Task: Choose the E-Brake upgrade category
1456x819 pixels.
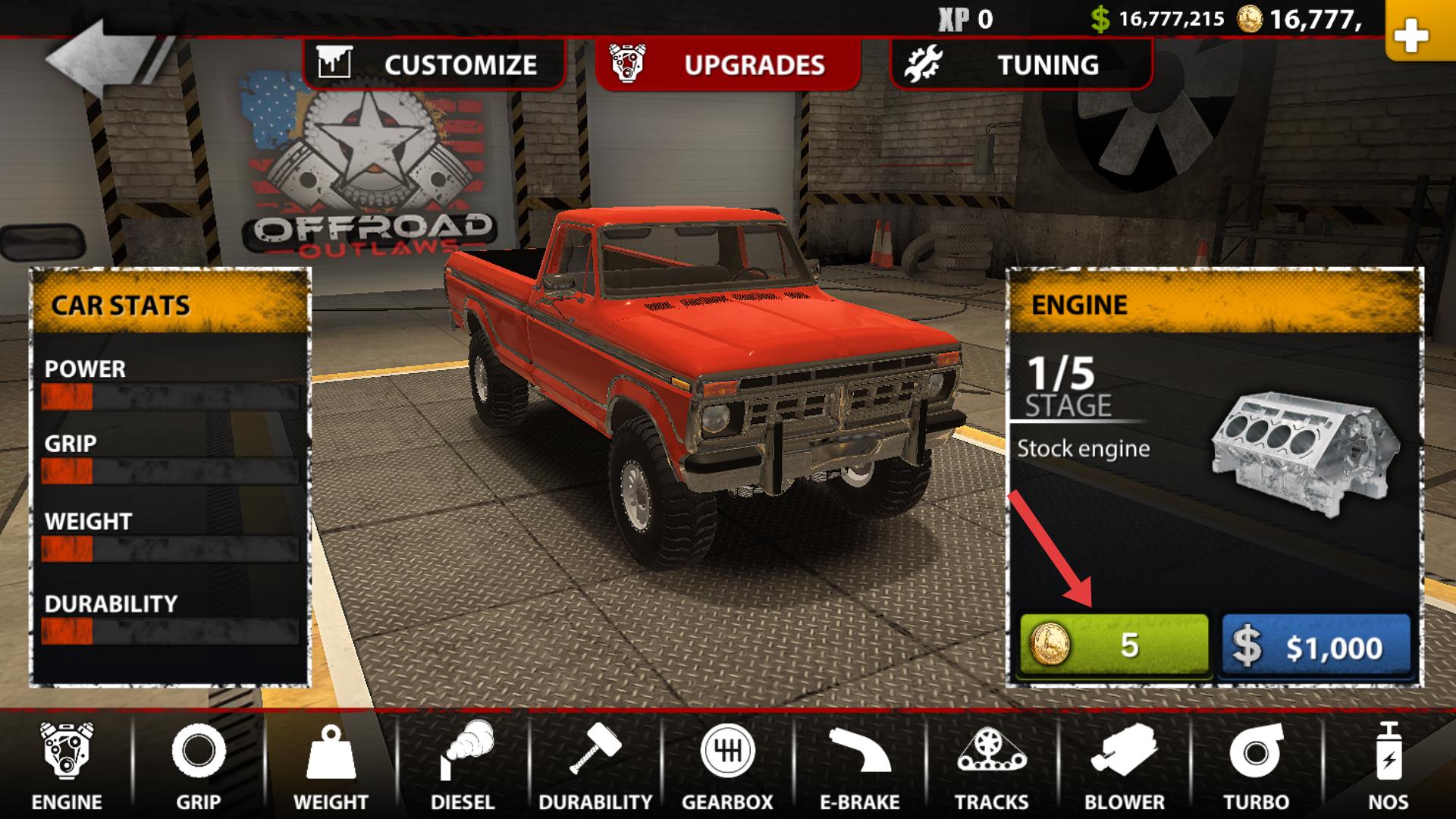Action: pyautogui.click(x=859, y=766)
